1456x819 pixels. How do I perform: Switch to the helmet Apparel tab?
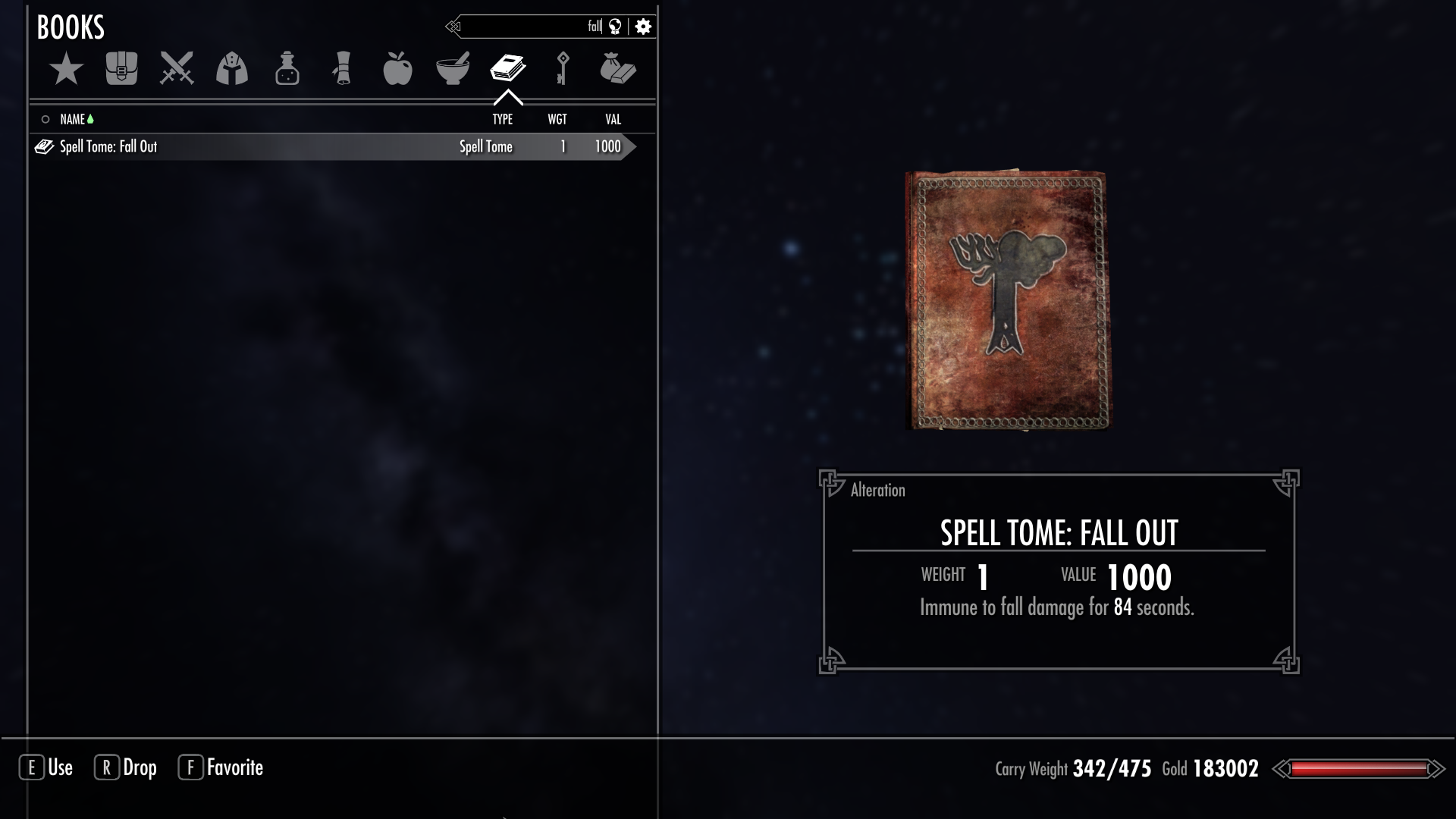point(232,69)
